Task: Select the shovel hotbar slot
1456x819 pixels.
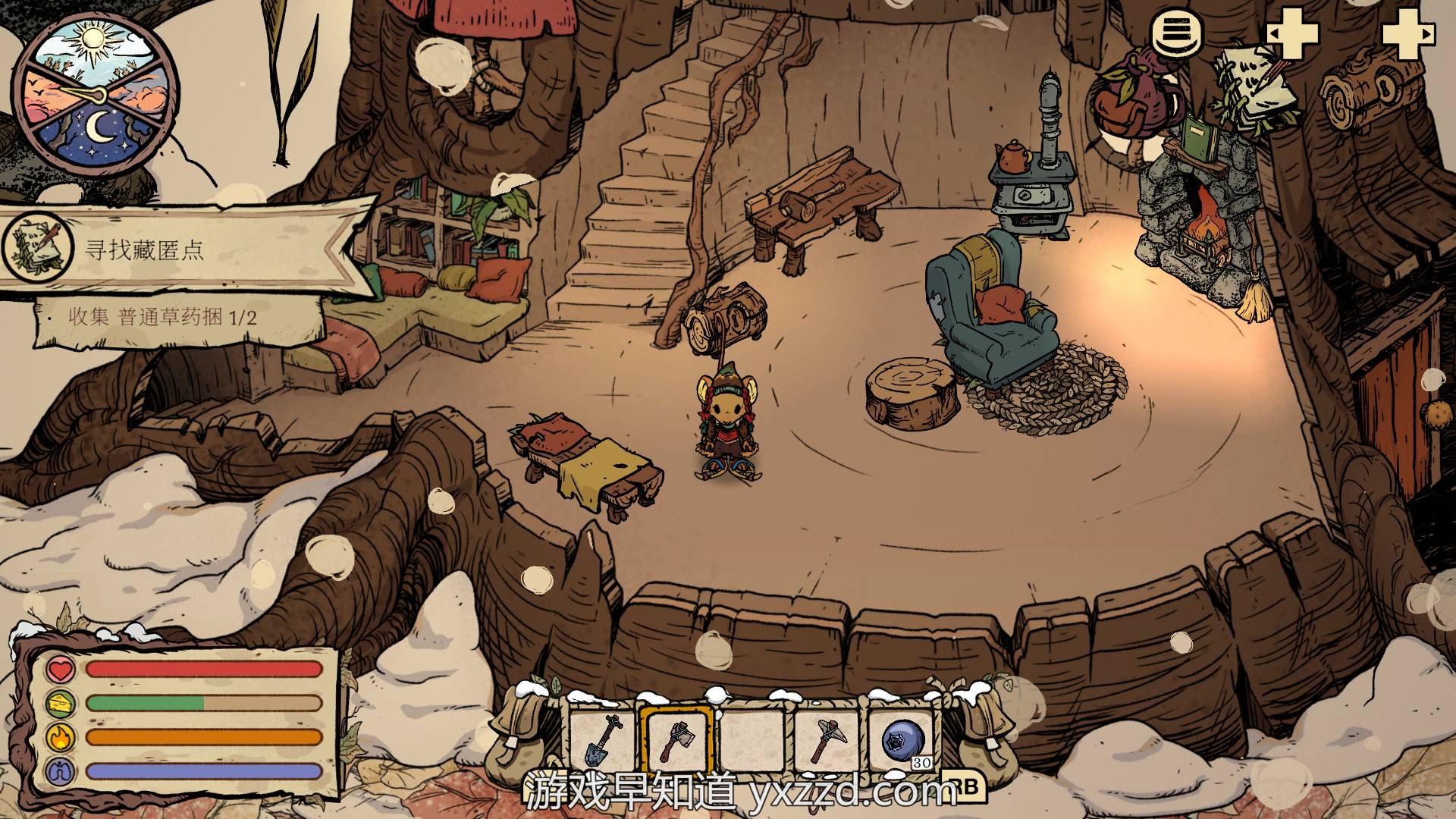Action: click(x=603, y=740)
